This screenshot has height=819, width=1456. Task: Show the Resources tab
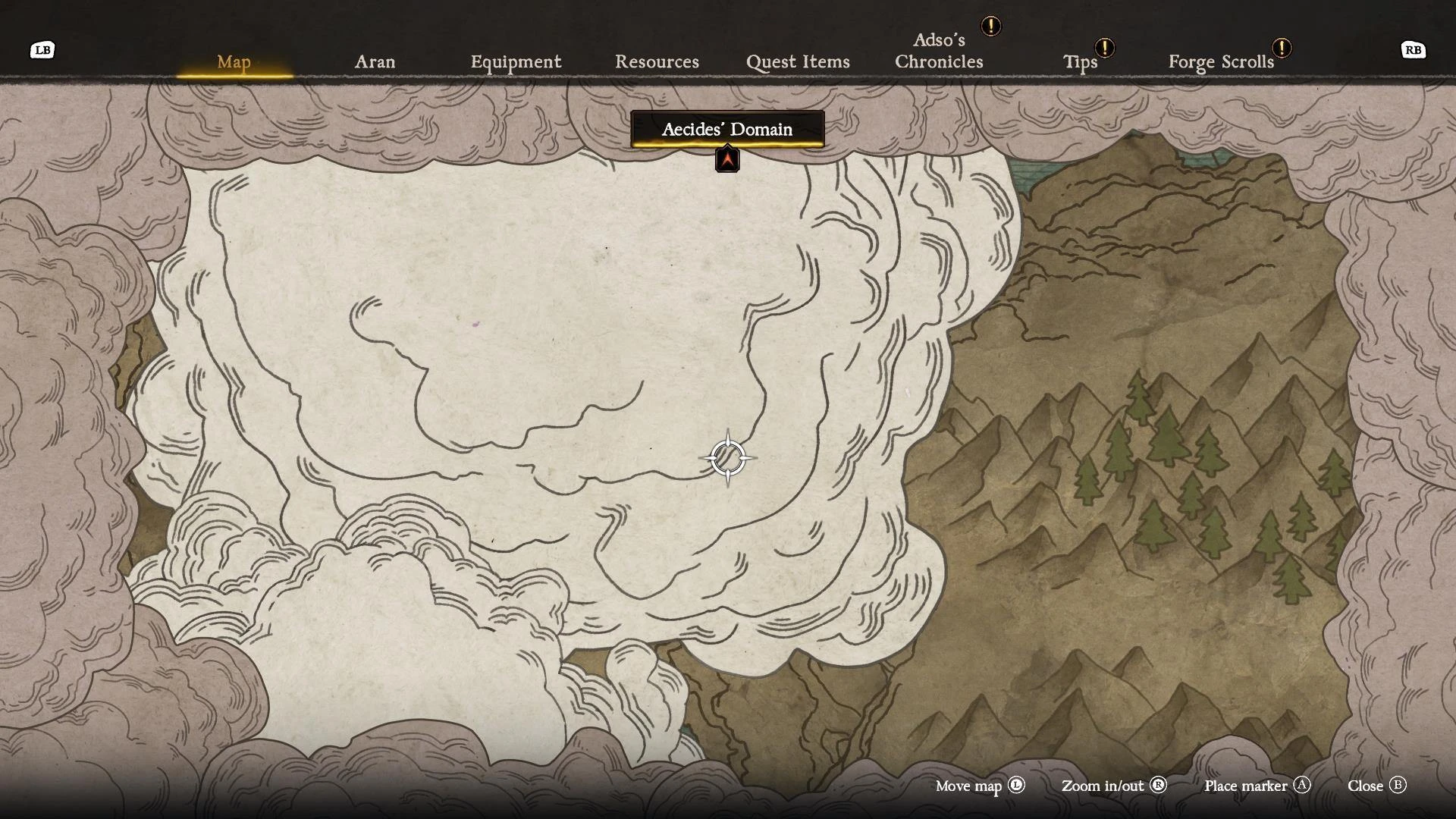657,62
